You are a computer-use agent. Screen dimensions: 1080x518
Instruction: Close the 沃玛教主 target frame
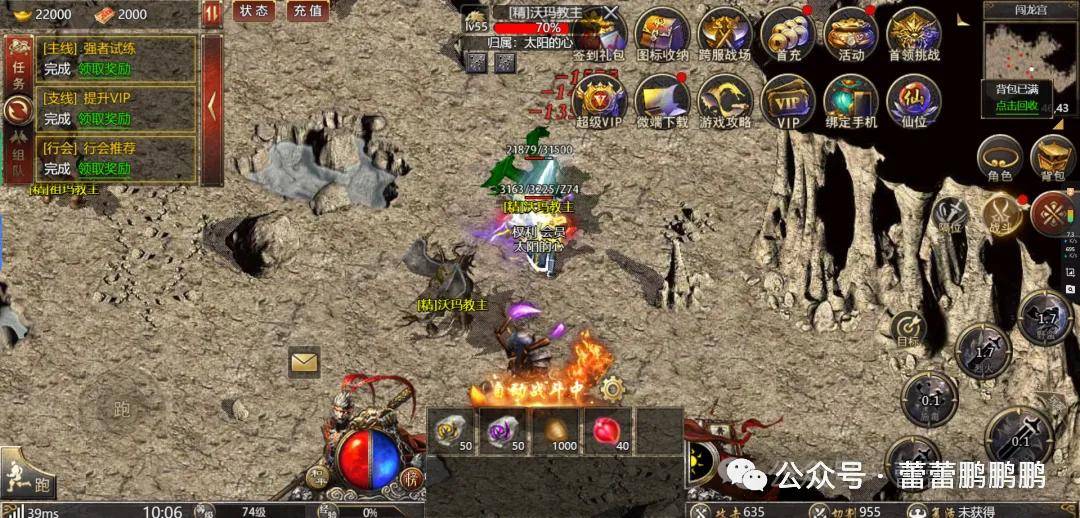point(611,13)
